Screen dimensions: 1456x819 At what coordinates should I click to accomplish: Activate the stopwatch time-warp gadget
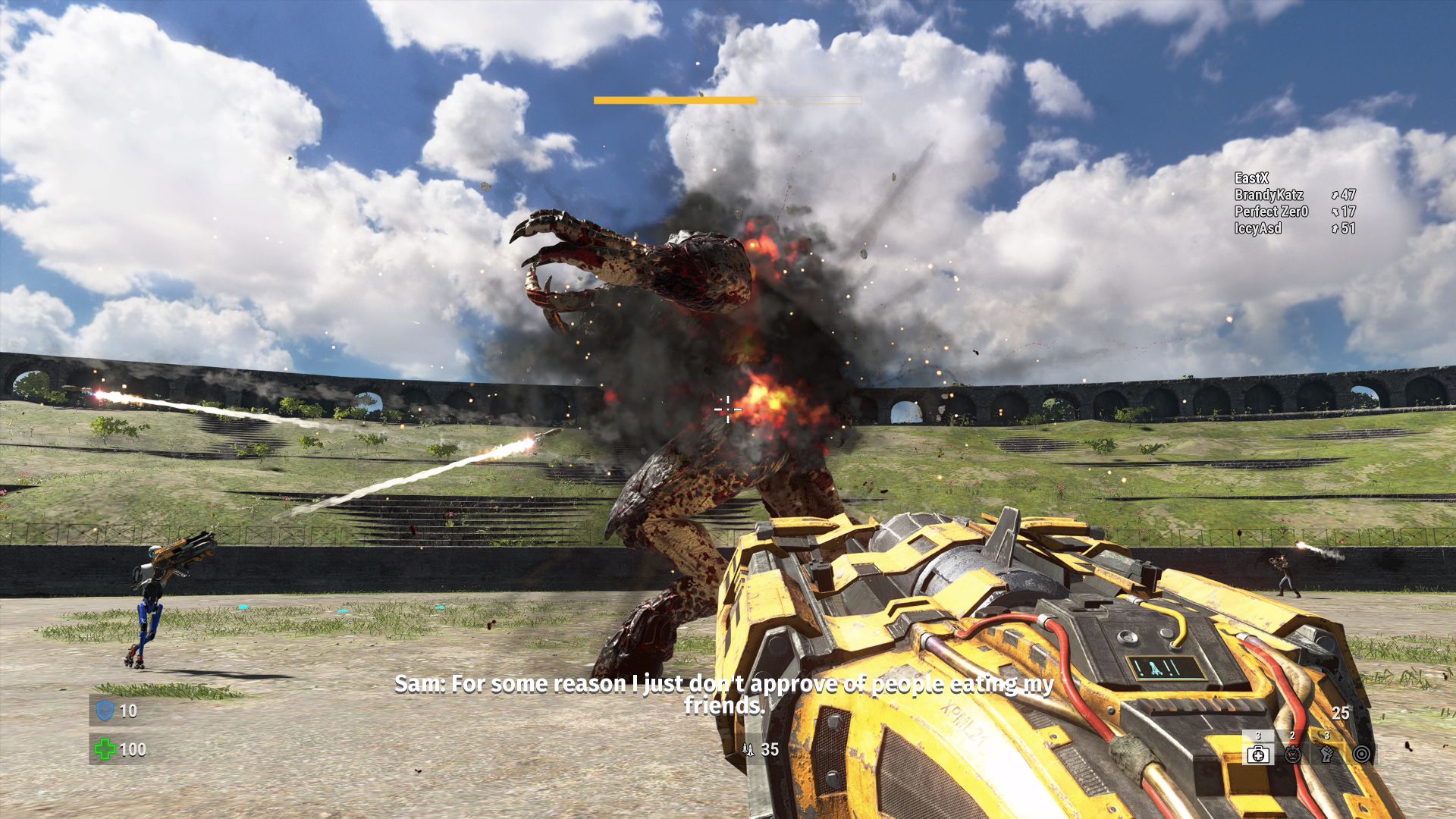point(1293,754)
